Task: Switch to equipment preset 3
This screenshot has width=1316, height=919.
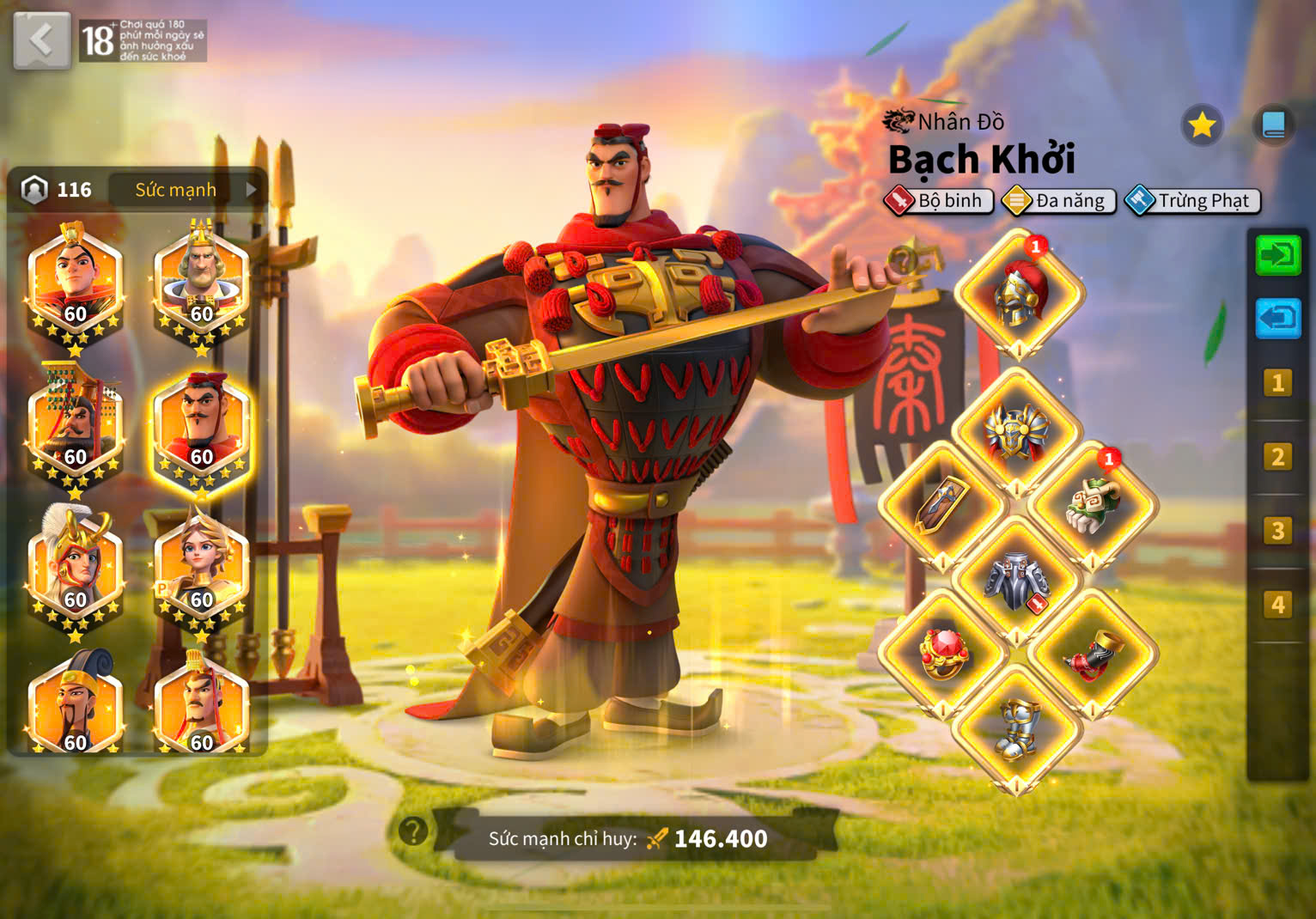Action: (x=1277, y=531)
